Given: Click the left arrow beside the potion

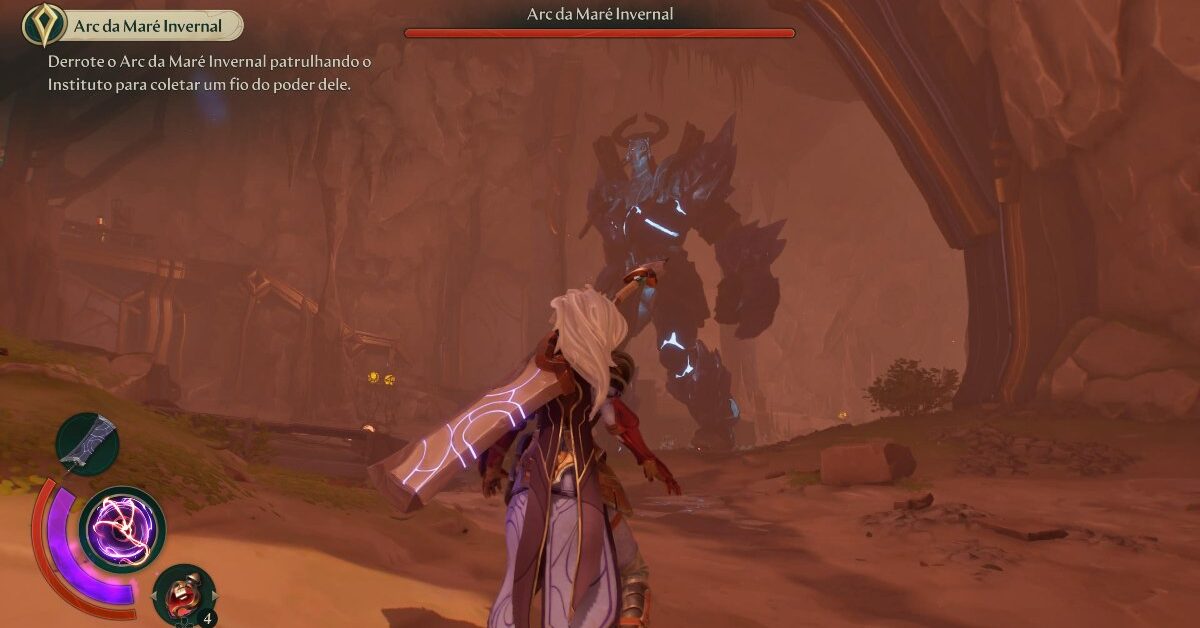Looking at the screenshot, I should [x=156, y=597].
